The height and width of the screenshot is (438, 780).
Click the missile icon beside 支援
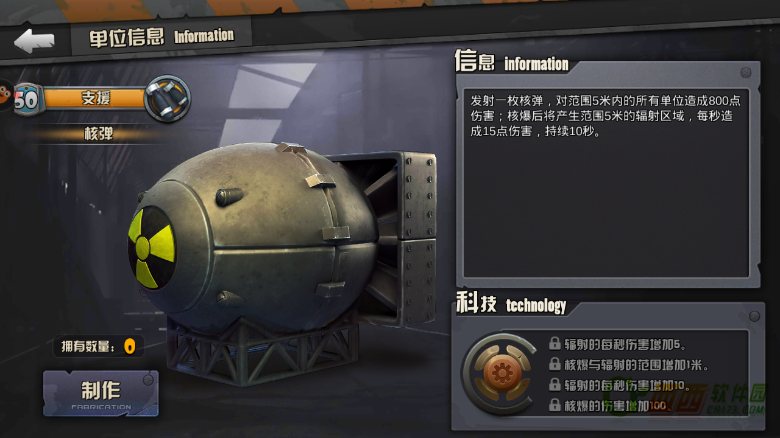(166, 99)
